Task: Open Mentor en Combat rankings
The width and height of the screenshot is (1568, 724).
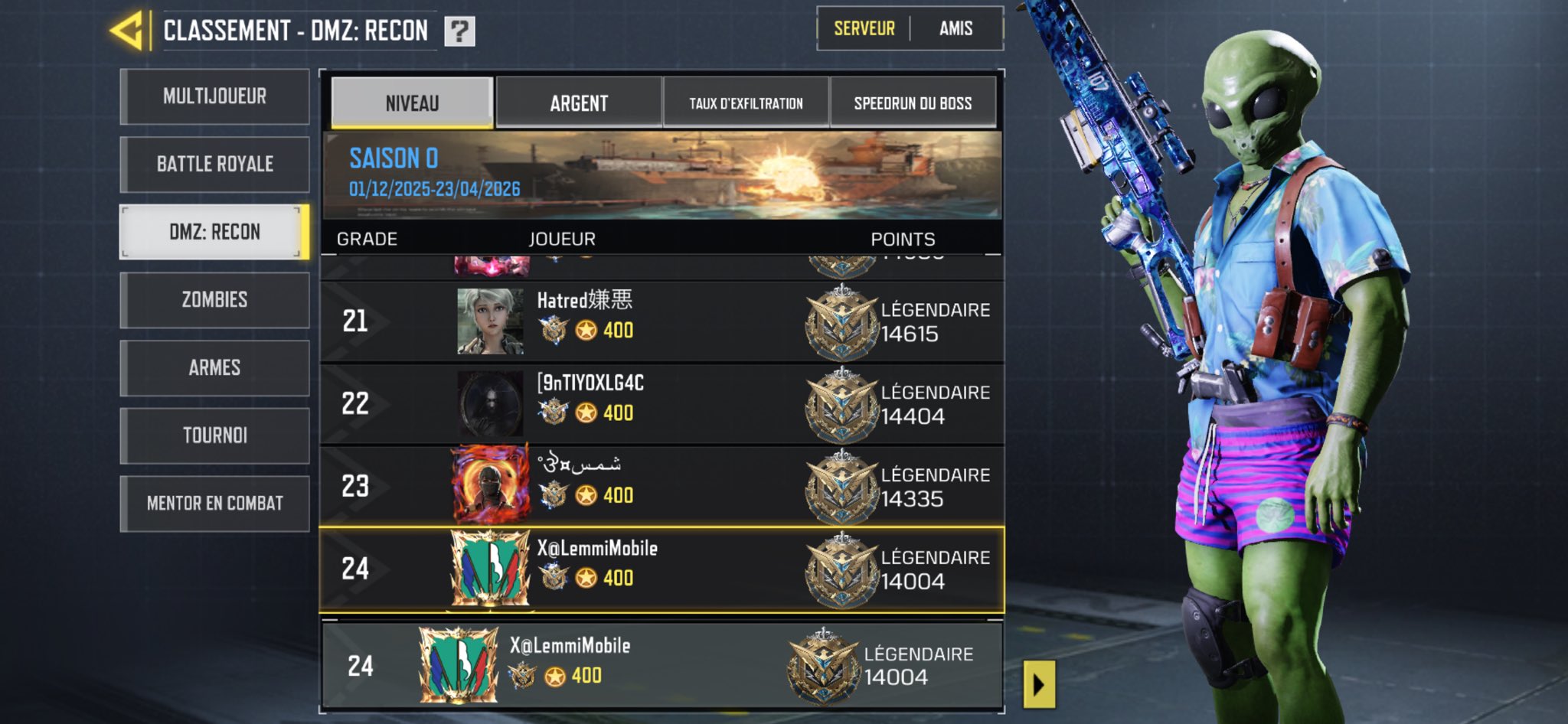Action: [x=215, y=504]
